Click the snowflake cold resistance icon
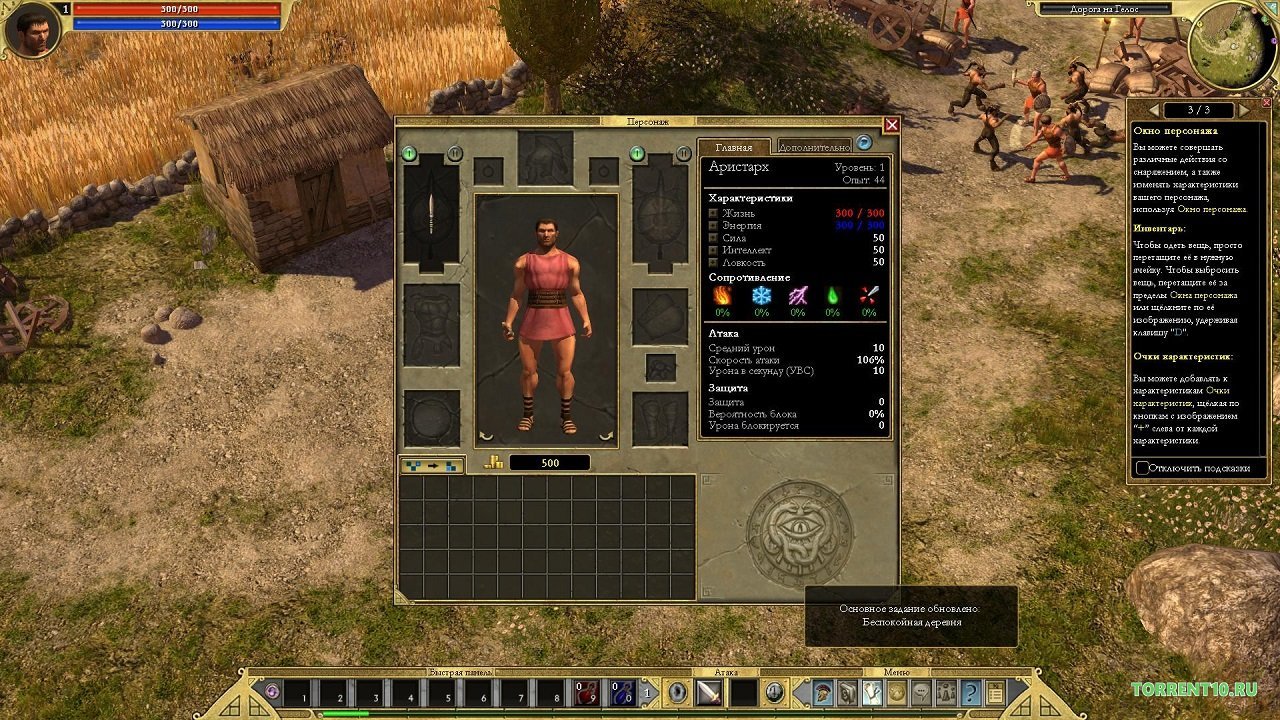Viewport: 1280px width, 720px height. (760, 296)
